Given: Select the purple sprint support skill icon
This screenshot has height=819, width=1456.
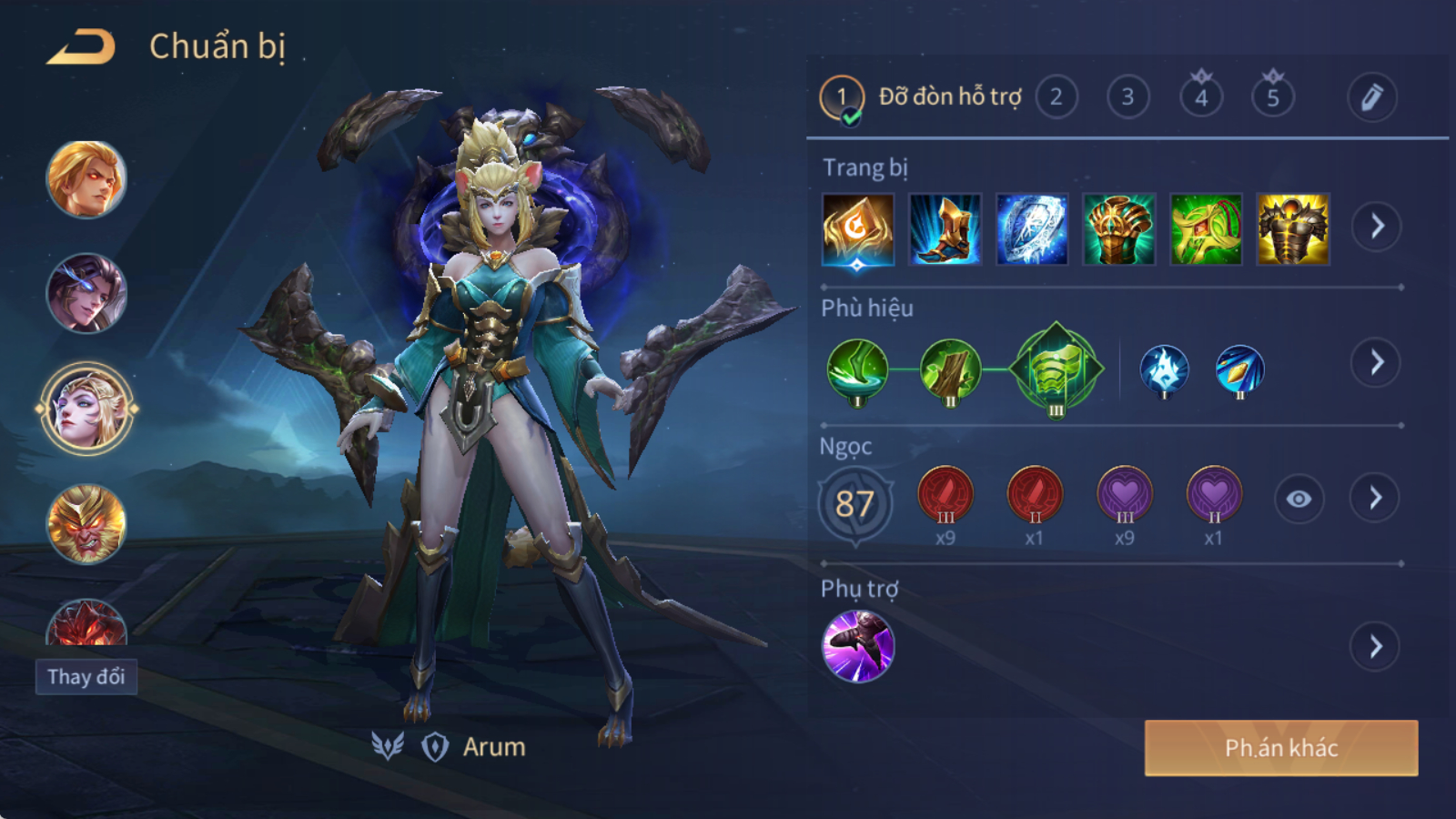Looking at the screenshot, I should [857, 646].
